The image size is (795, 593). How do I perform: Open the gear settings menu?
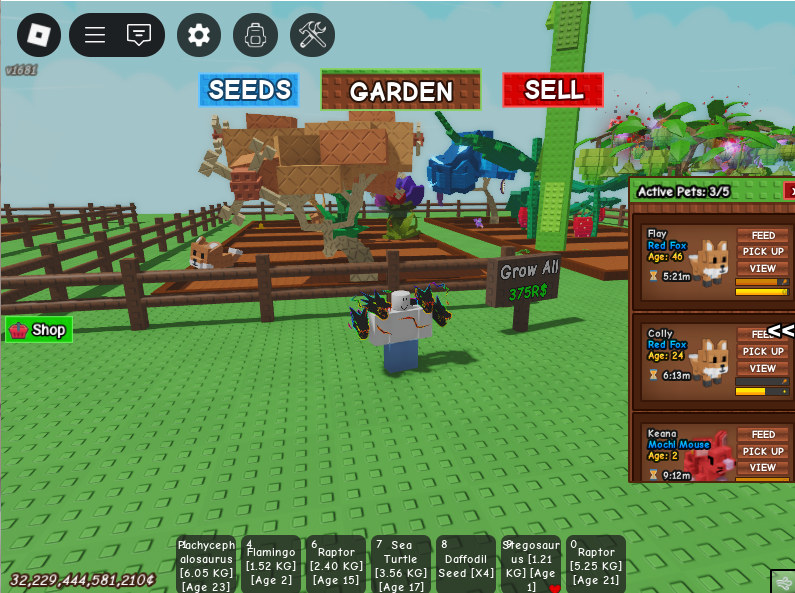tap(199, 35)
